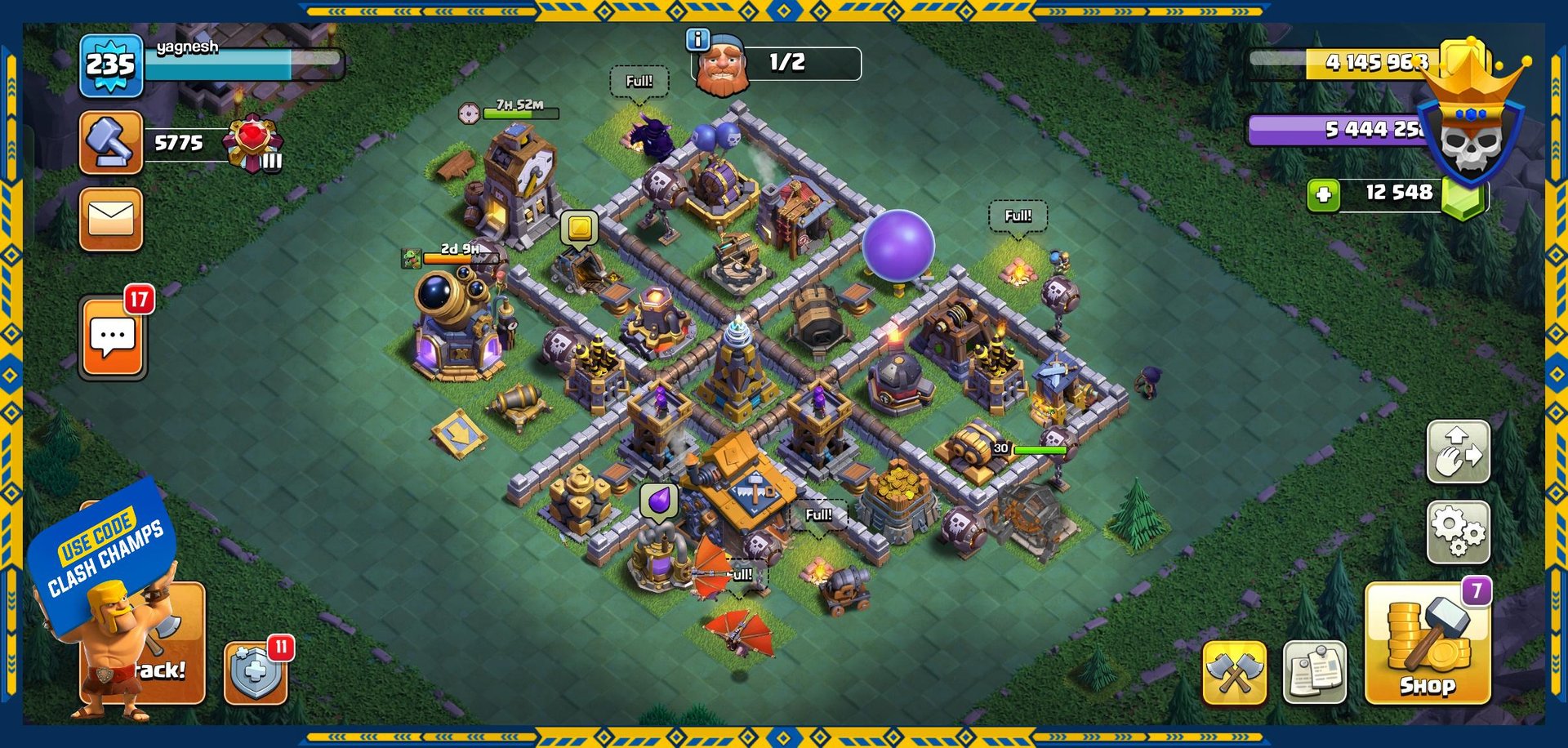Click the shield plus button with 11
The width and height of the screenshot is (1568, 748).
tap(256, 673)
